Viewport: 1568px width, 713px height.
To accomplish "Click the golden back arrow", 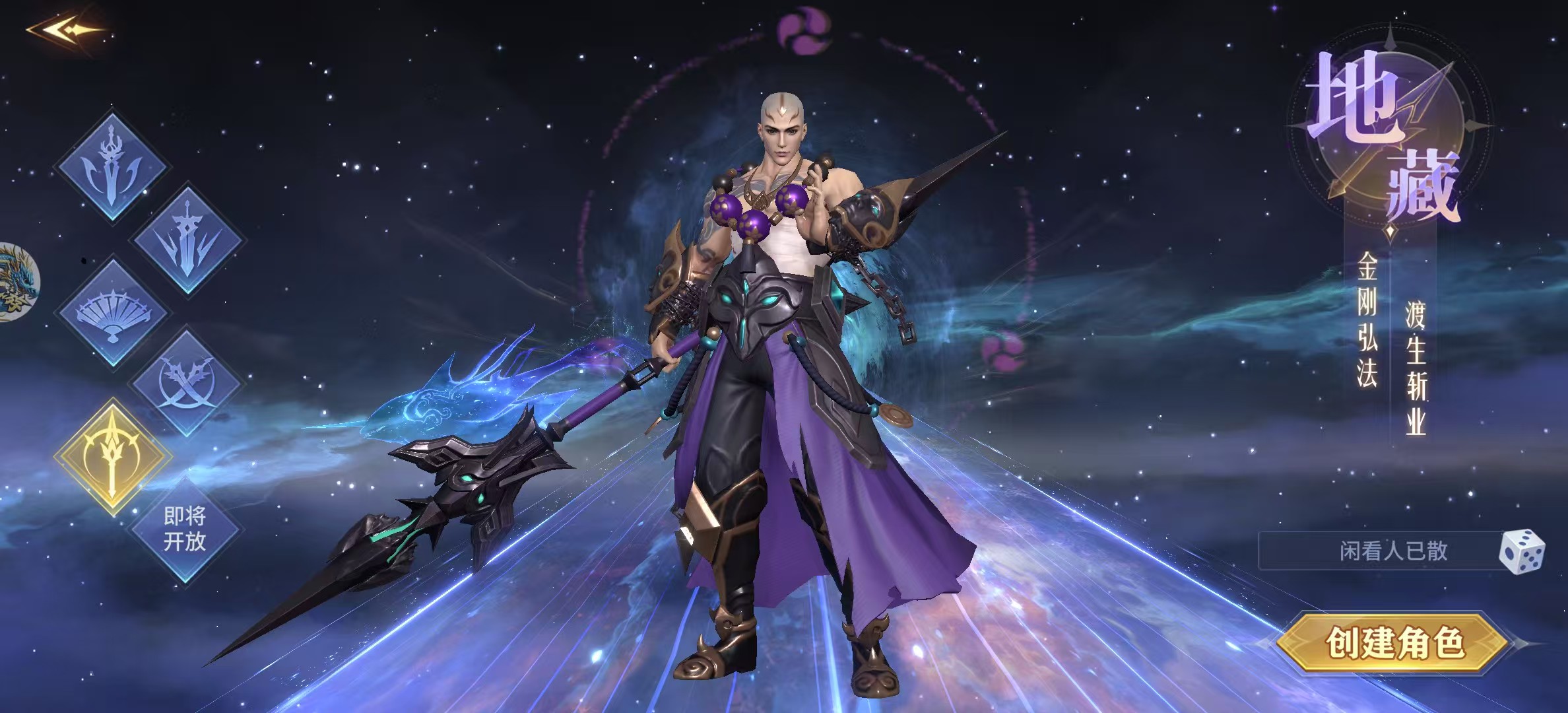I will [x=65, y=30].
